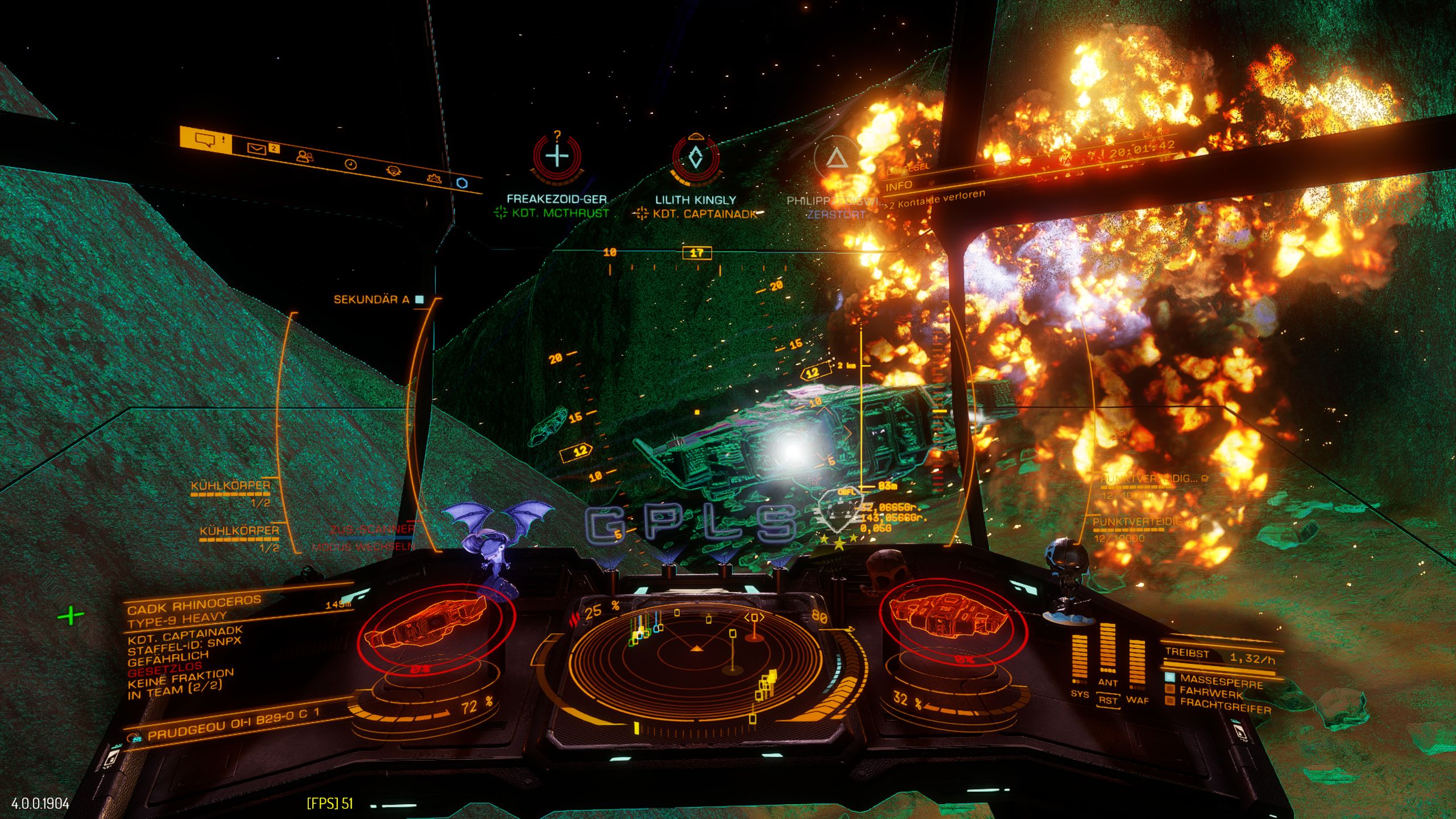Select the blue hexagon comms icon
The height and width of the screenshot is (819, 1456).
pyautogui.click(x=462, y=183)
